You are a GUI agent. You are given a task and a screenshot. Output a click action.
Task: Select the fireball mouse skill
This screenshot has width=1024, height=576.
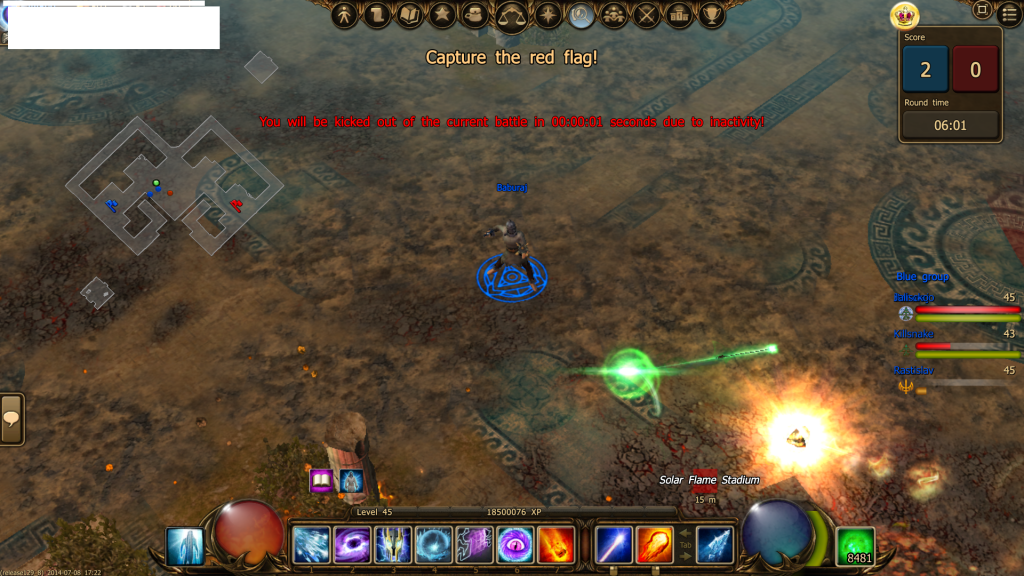655,545
